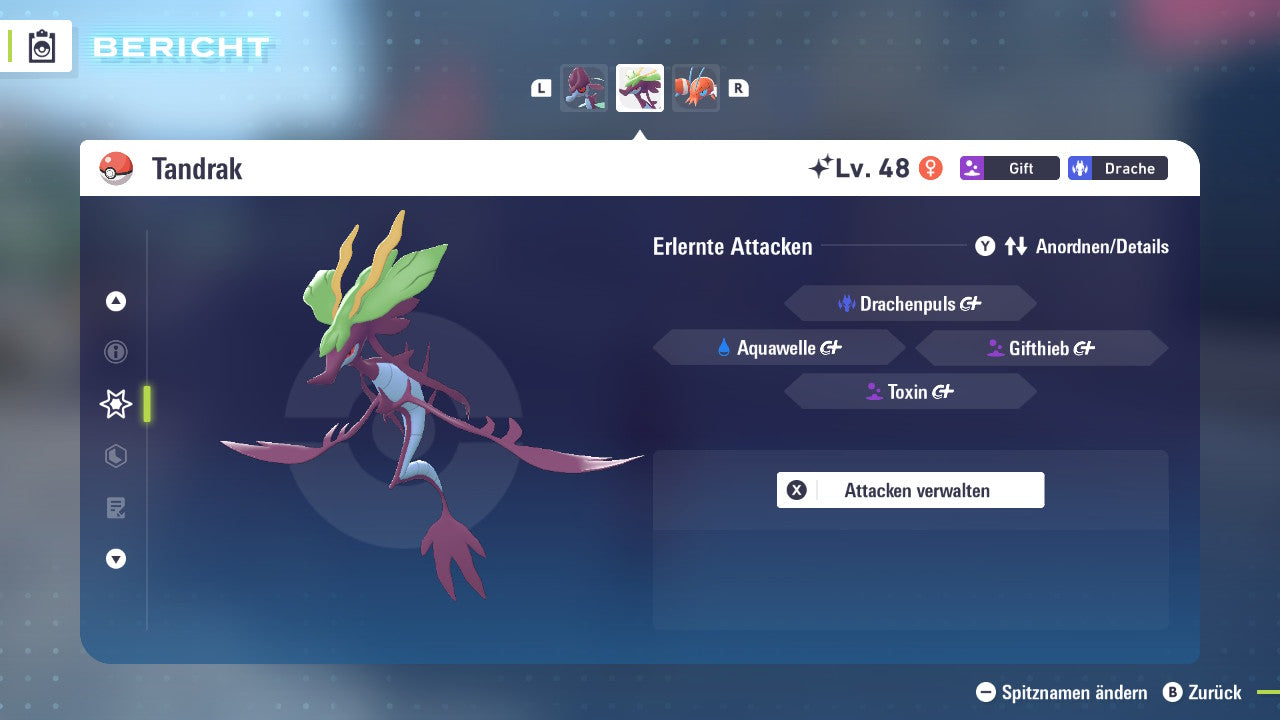The height and width of the screenshot is (720, 1280).
Task: Select the orange crab Pokémon thumbnail
Action: pyautogui.click(x=696, y=88)
